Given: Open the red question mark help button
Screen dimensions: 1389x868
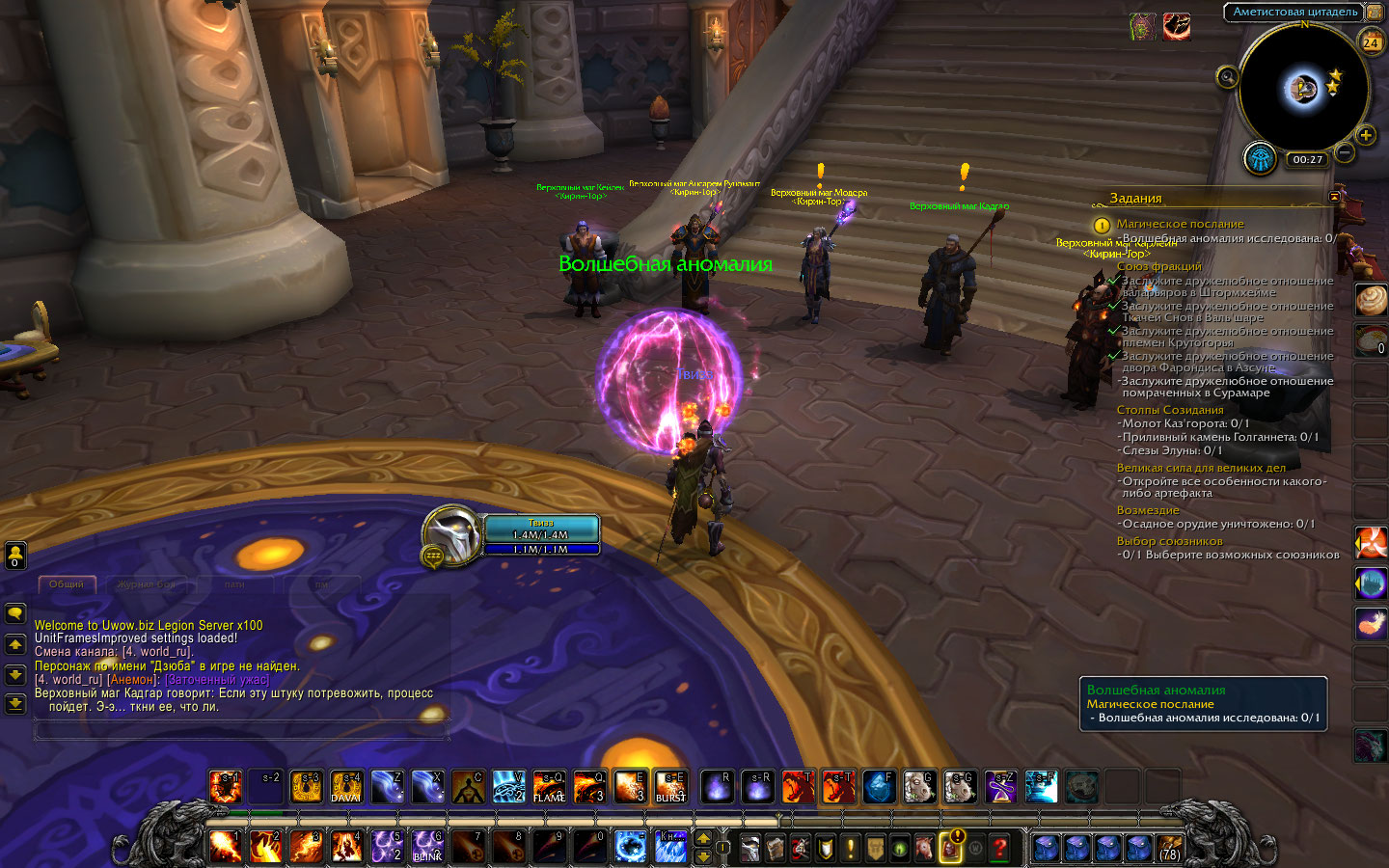Looking at the screenshot, I should point(1000,848).
